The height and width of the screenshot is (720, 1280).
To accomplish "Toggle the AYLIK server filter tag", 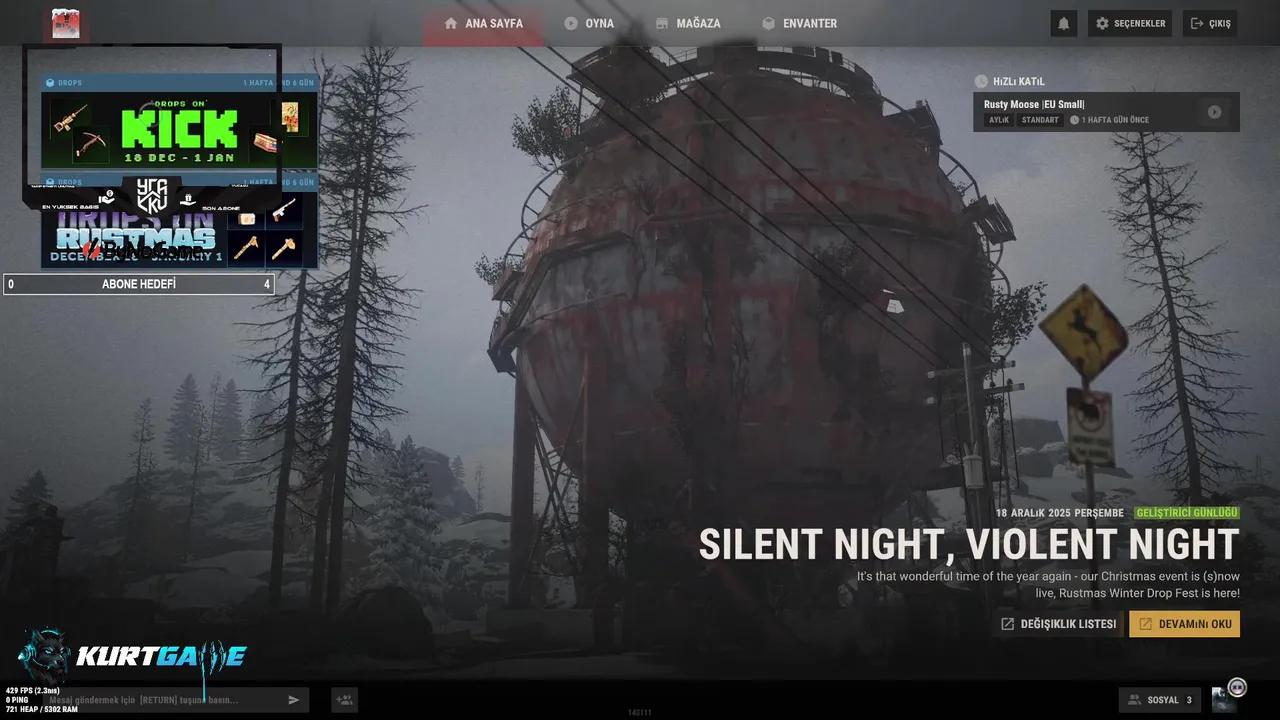I will 998,119.
